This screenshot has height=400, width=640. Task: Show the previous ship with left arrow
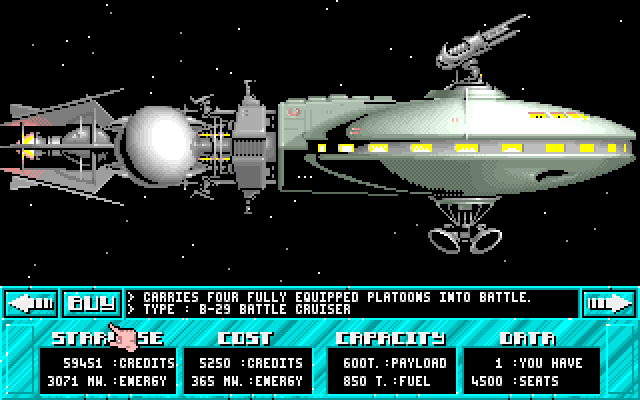click(x=31, y=302)
